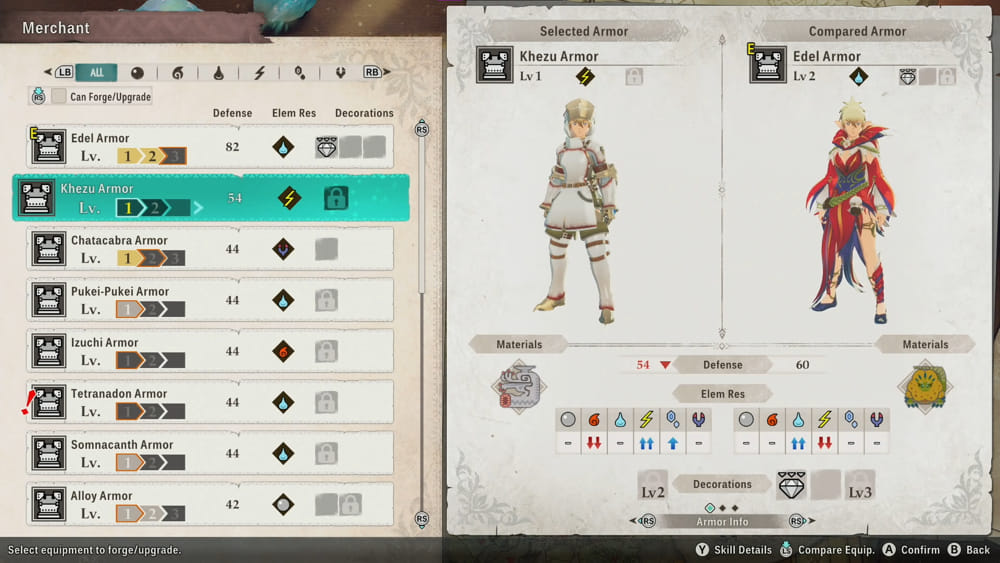Switch to the thunder element filter tab
Image resolution: width=1000 pixels, height=563 pixels.
(260, 73)
